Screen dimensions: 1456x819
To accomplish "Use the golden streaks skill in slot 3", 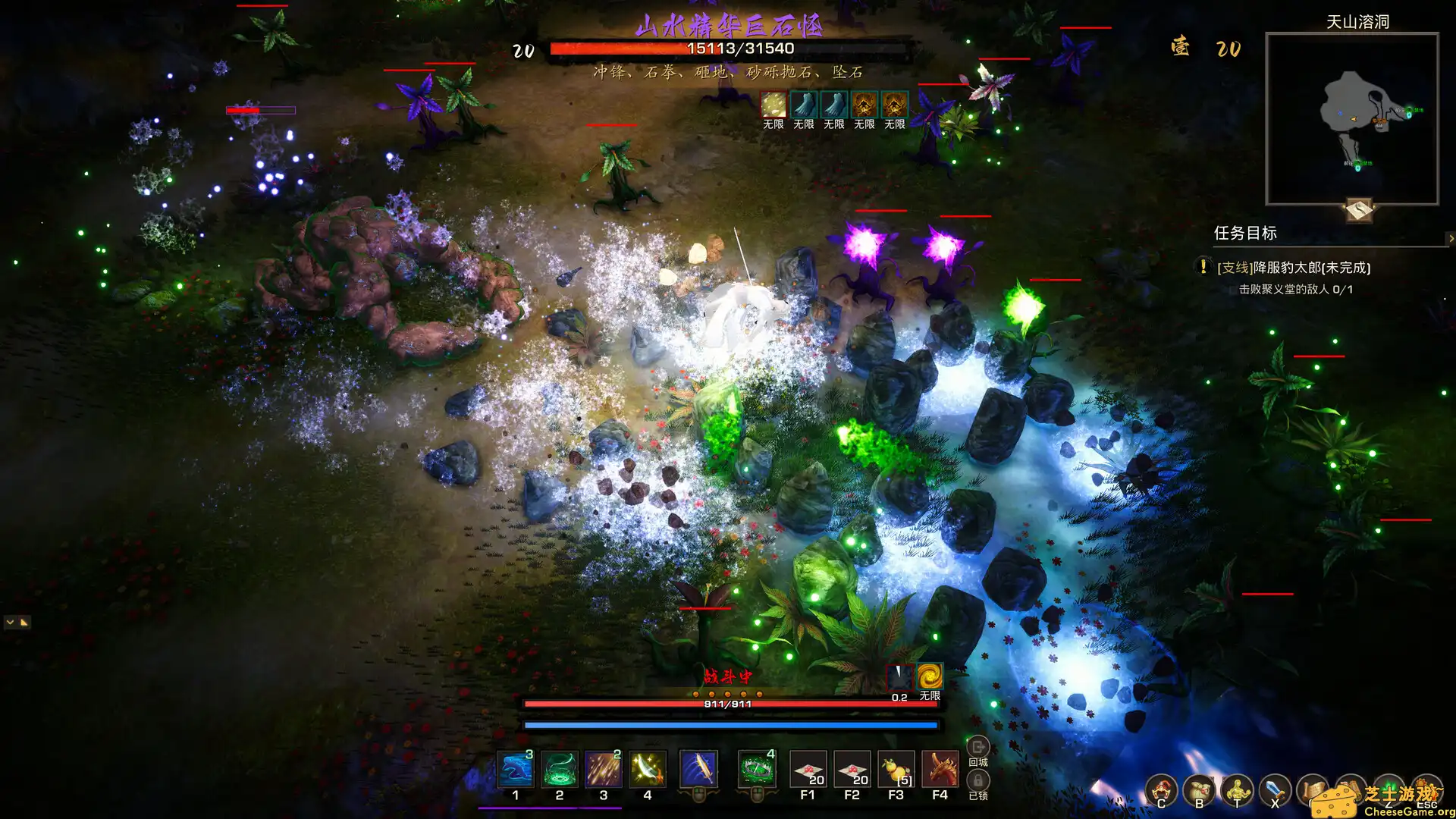I will (604, 770).
